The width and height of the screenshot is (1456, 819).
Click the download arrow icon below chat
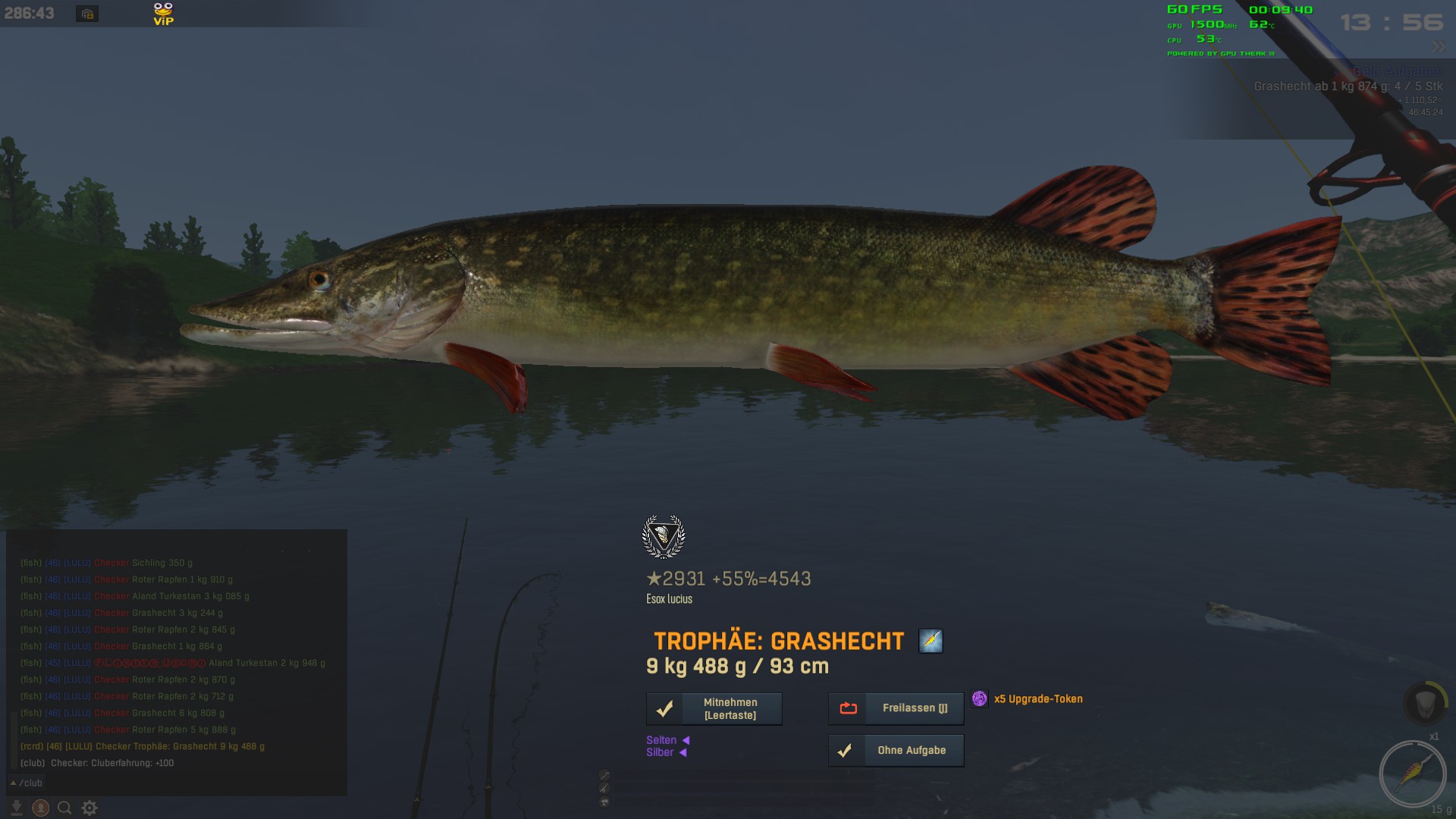[x=17, y=808]
